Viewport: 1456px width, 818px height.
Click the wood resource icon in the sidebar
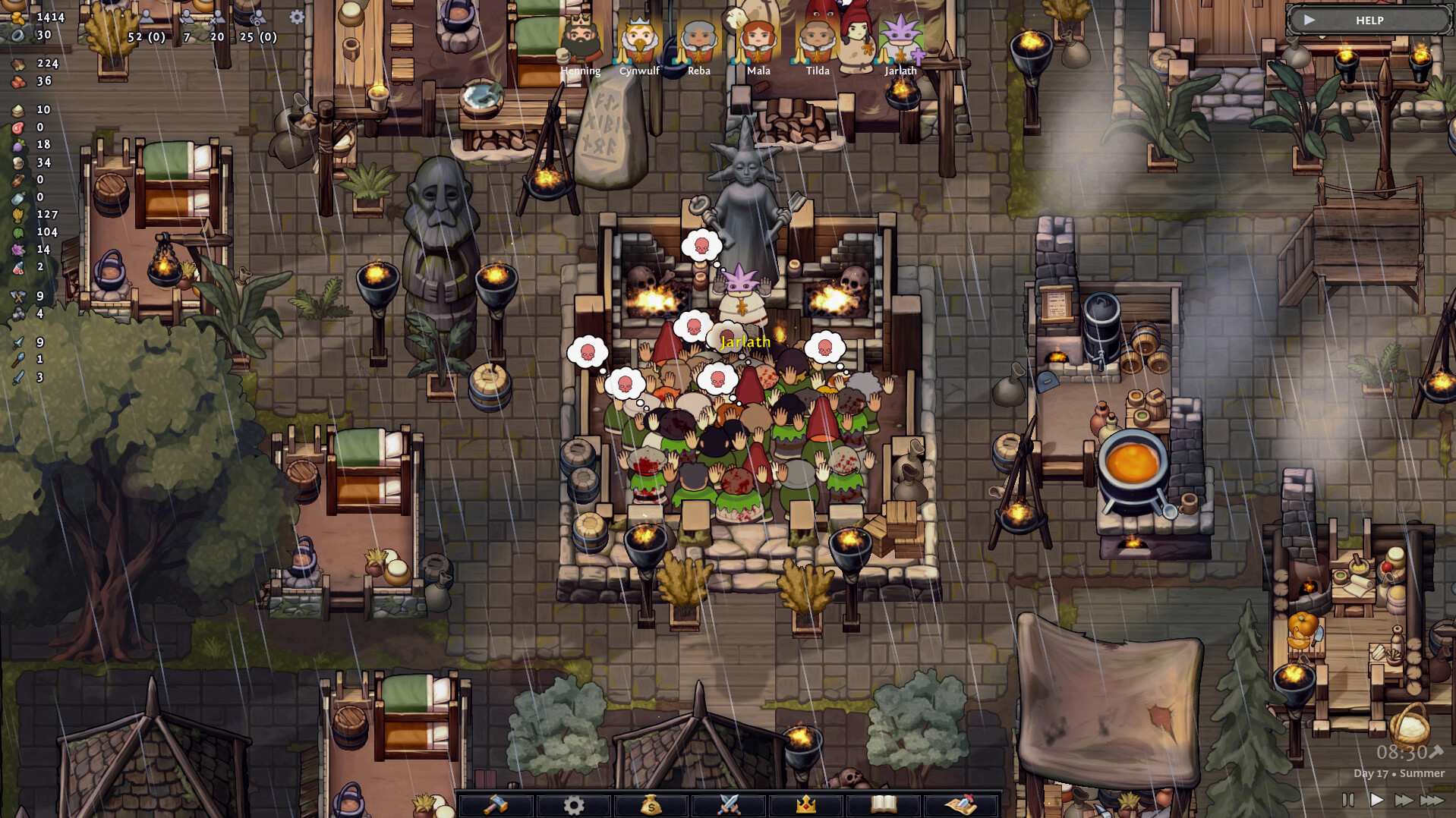coord(17,64)
